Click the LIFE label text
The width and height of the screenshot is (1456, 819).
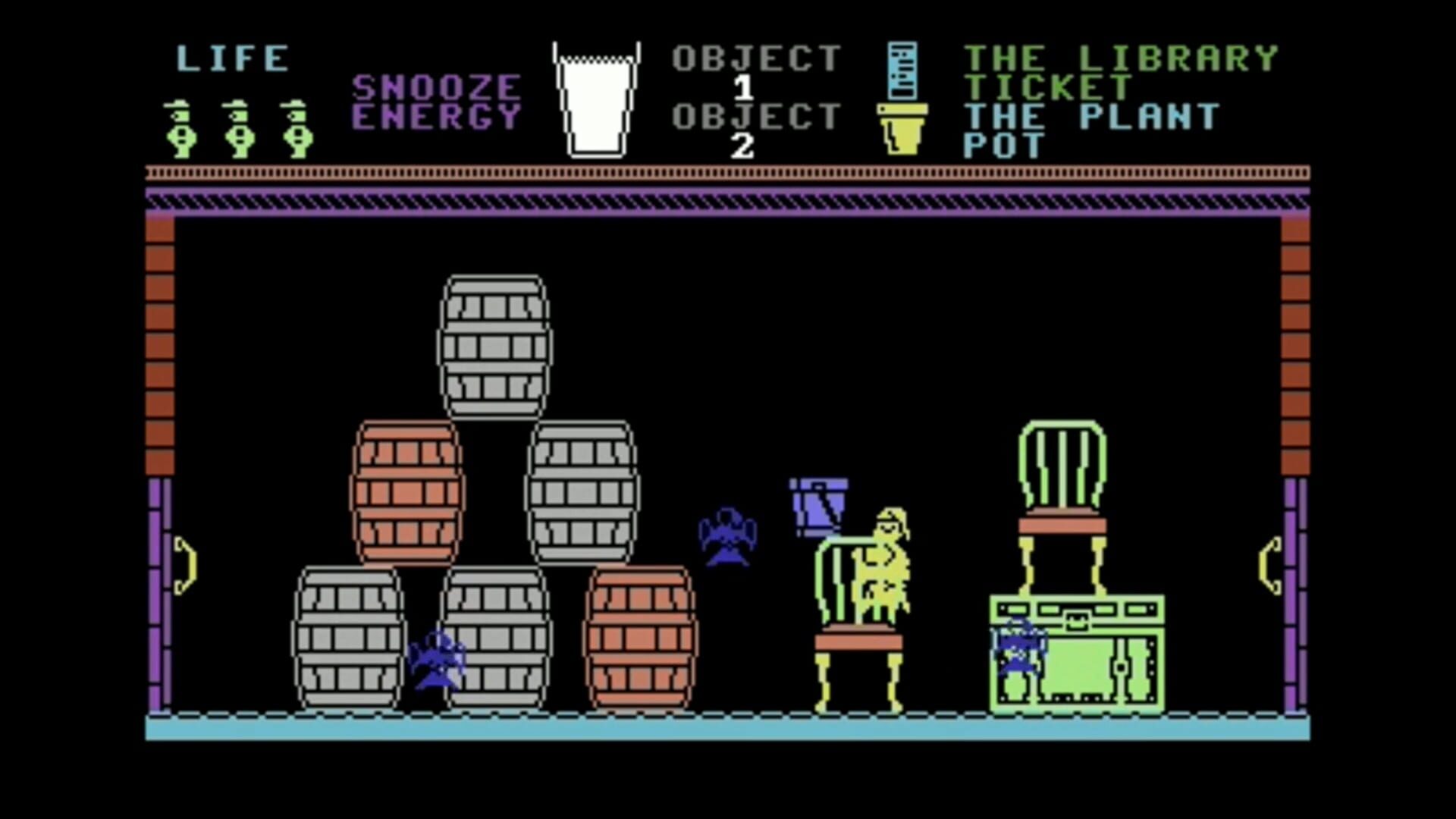tap(231, 57)
